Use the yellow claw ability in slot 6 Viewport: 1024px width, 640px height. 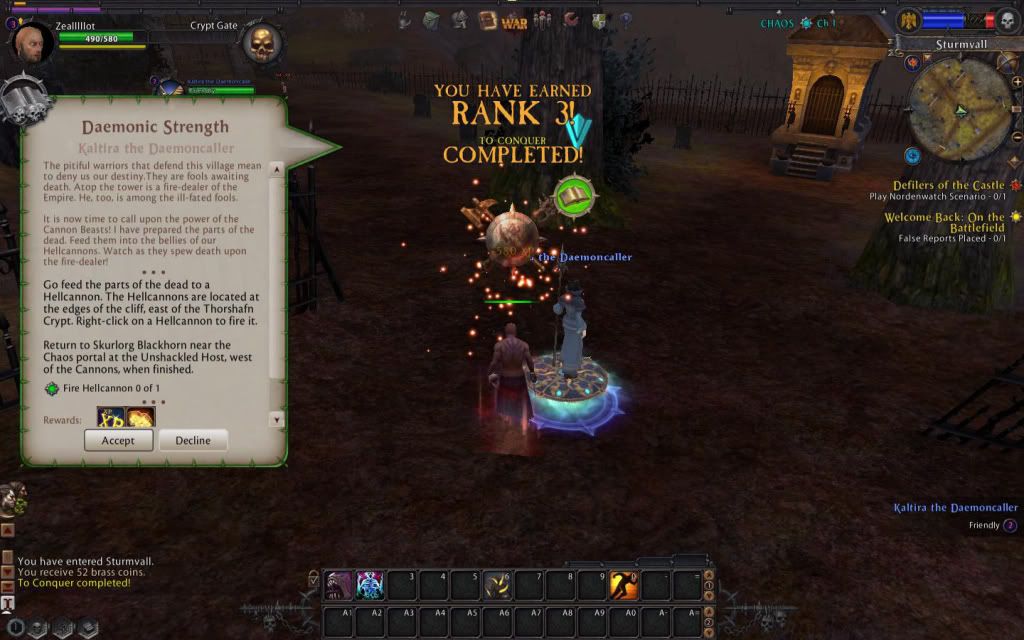pyautogui.click(x=498, y=585)
